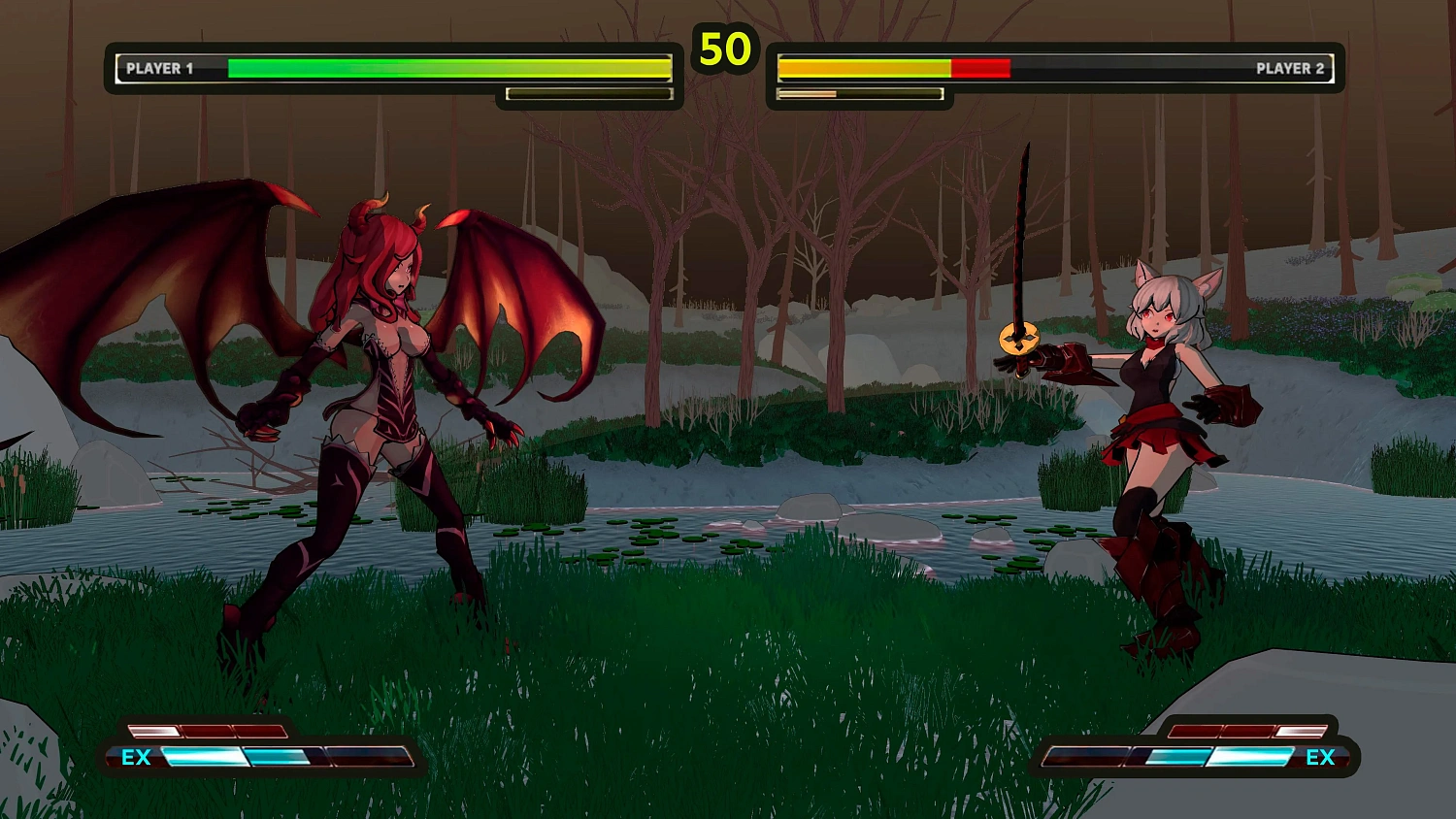This screenshot has width=1456, height=819.
Task: Click the right EX meter icon
Action: 1320,758
